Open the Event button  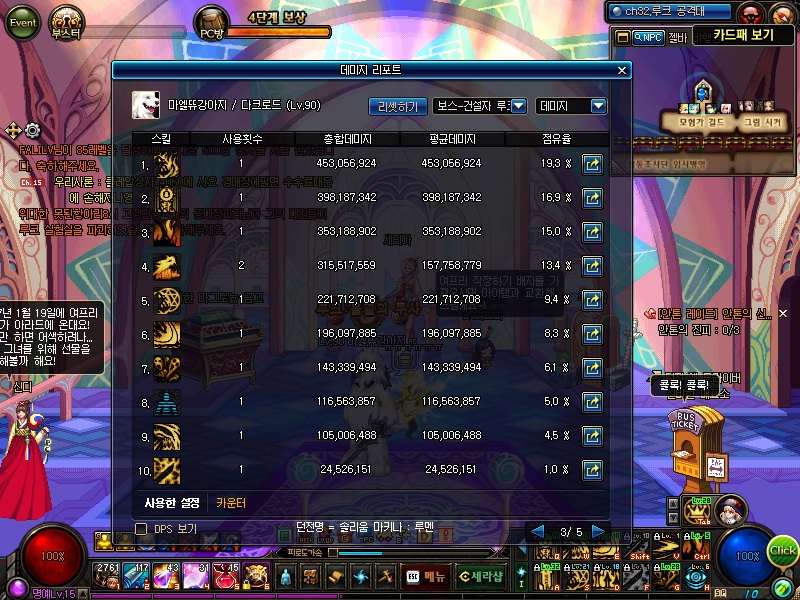pyautogui.click(x=21, y=21)
